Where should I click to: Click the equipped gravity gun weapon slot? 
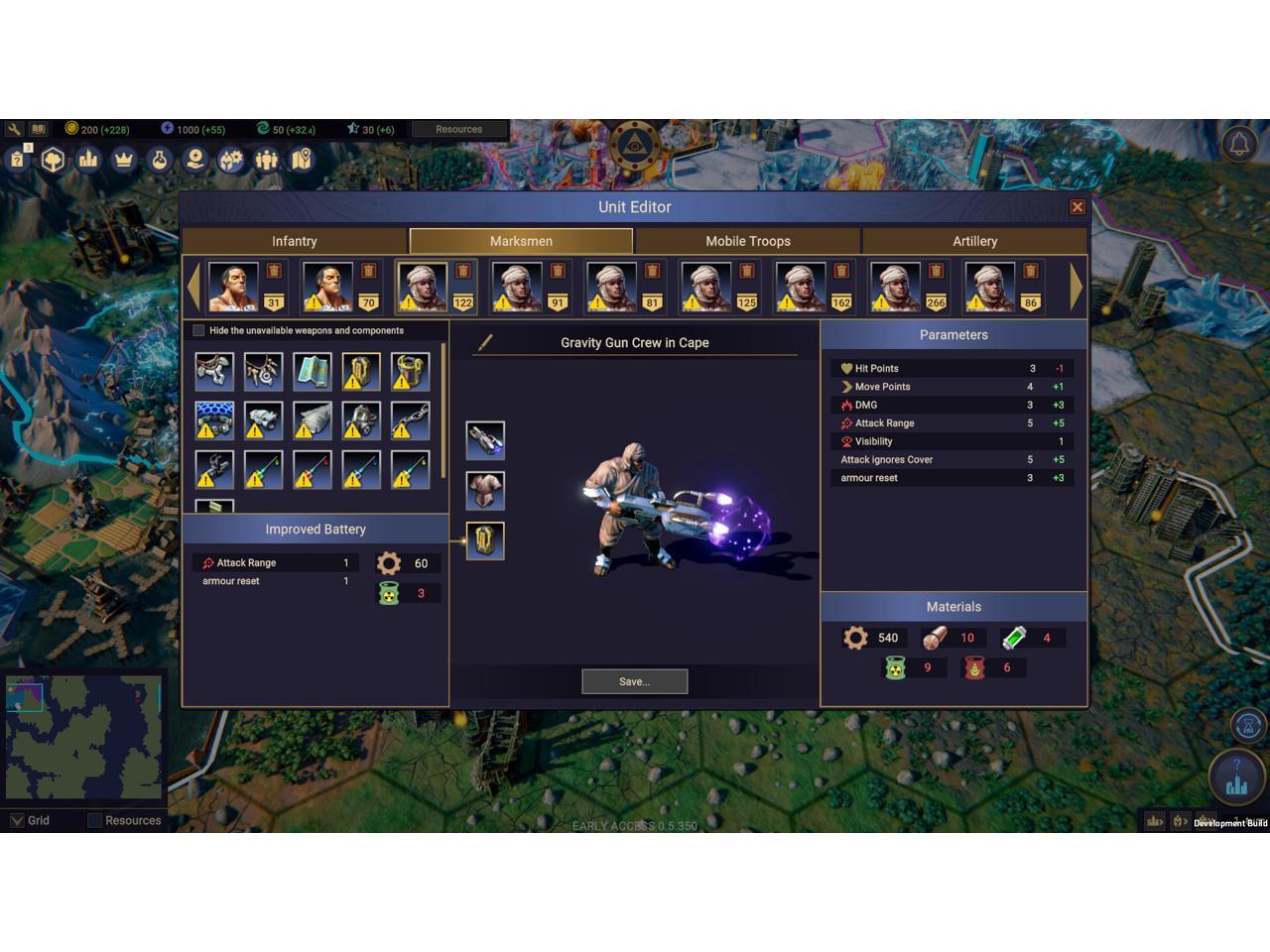point(485,439)
